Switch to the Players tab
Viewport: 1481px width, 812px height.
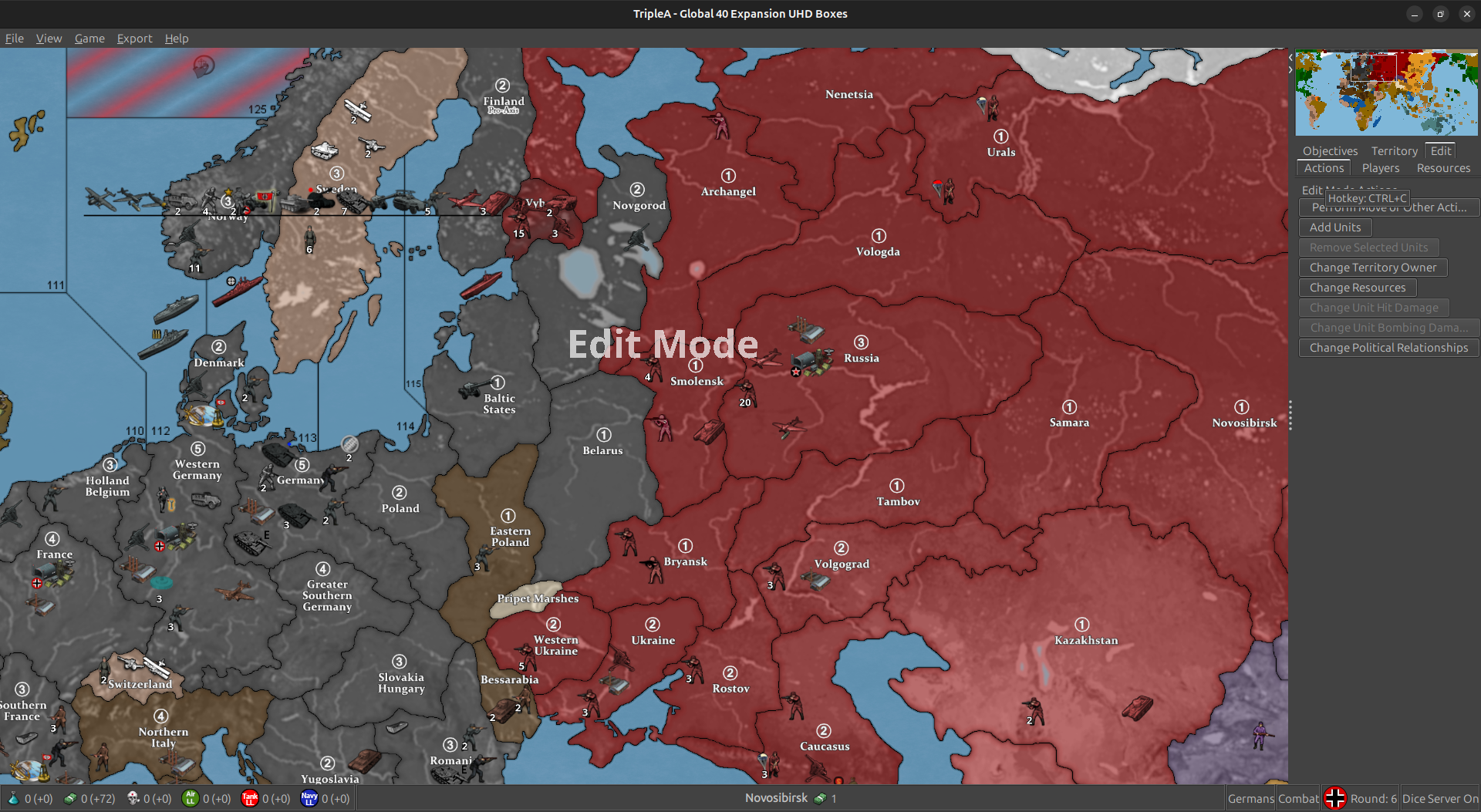(x=1381, y=168)
